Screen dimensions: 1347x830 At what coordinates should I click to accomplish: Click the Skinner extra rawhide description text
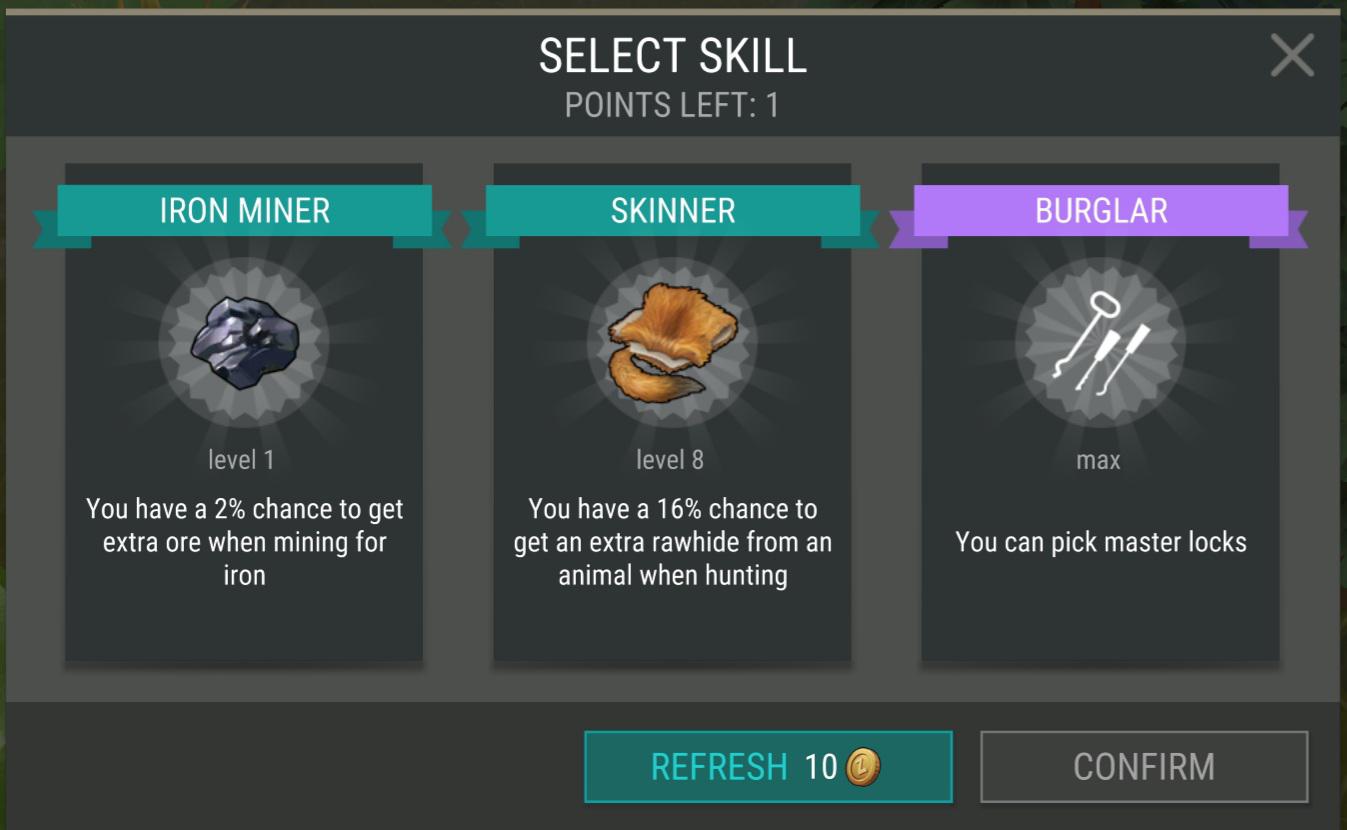(x=671, y=542)
